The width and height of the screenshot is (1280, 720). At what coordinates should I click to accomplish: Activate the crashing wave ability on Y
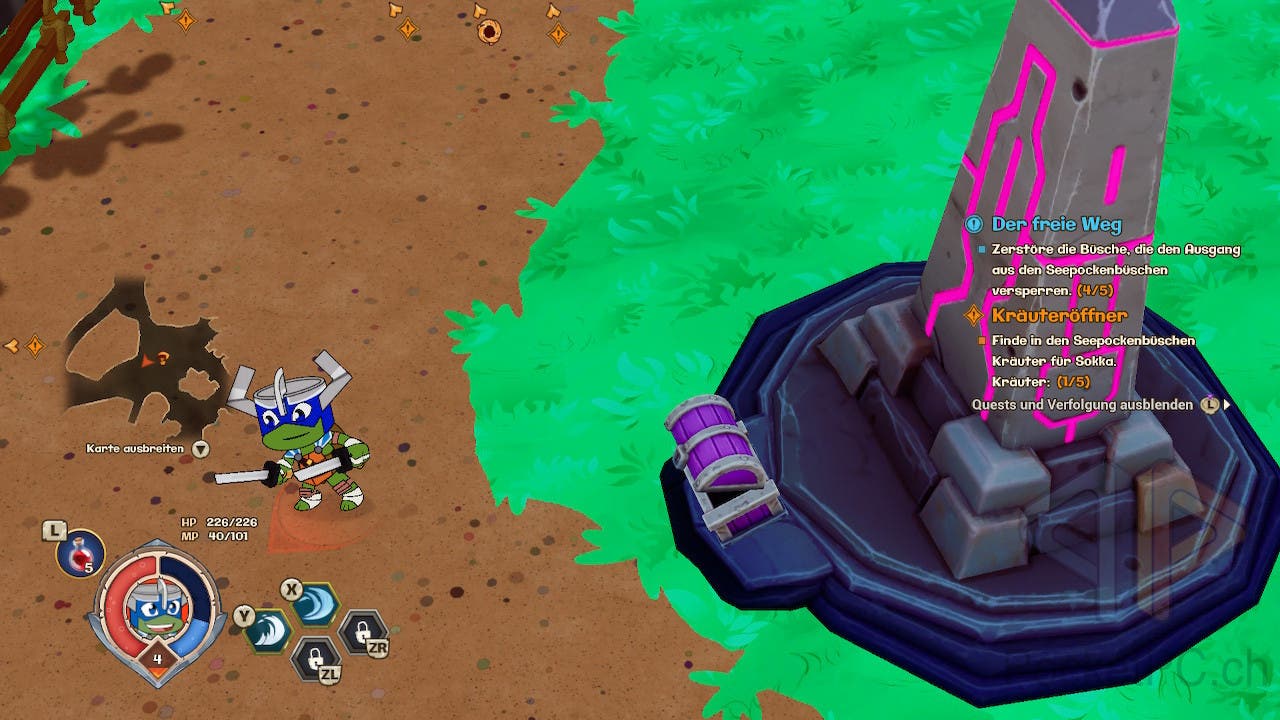[x=270, y=630]
